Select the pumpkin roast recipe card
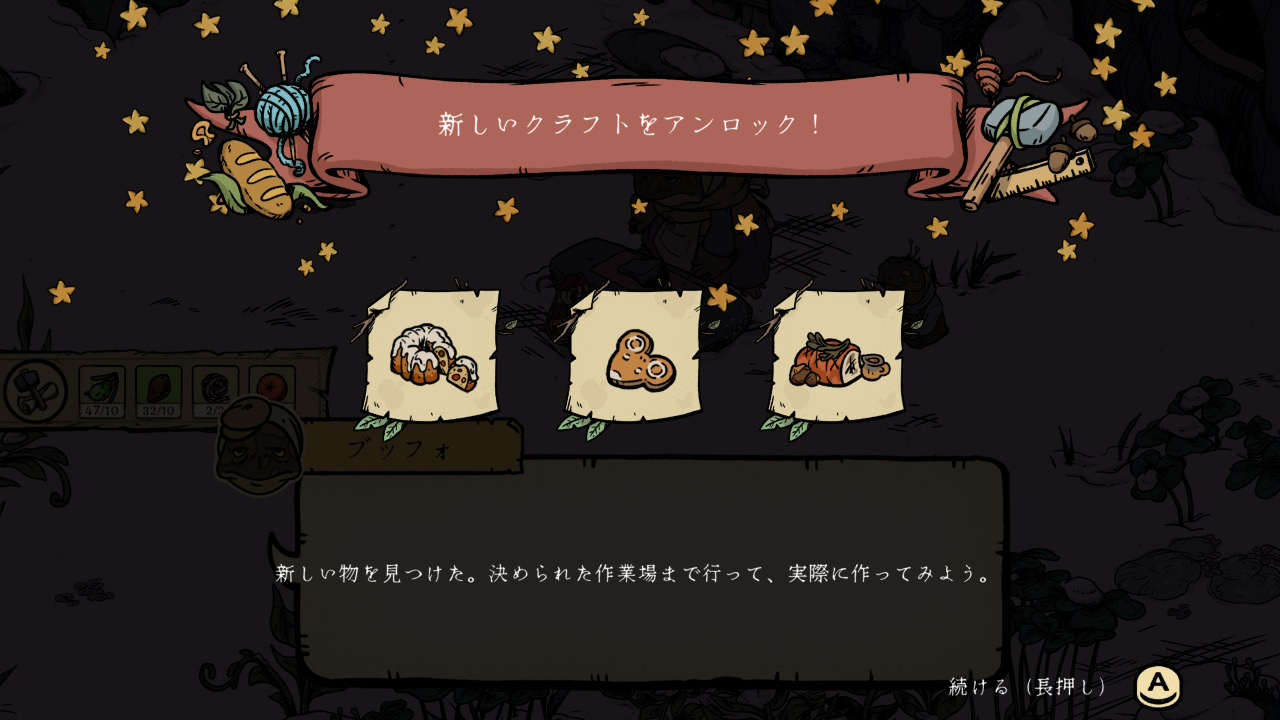The image size is (1280, 720). (x=838, y=356)
